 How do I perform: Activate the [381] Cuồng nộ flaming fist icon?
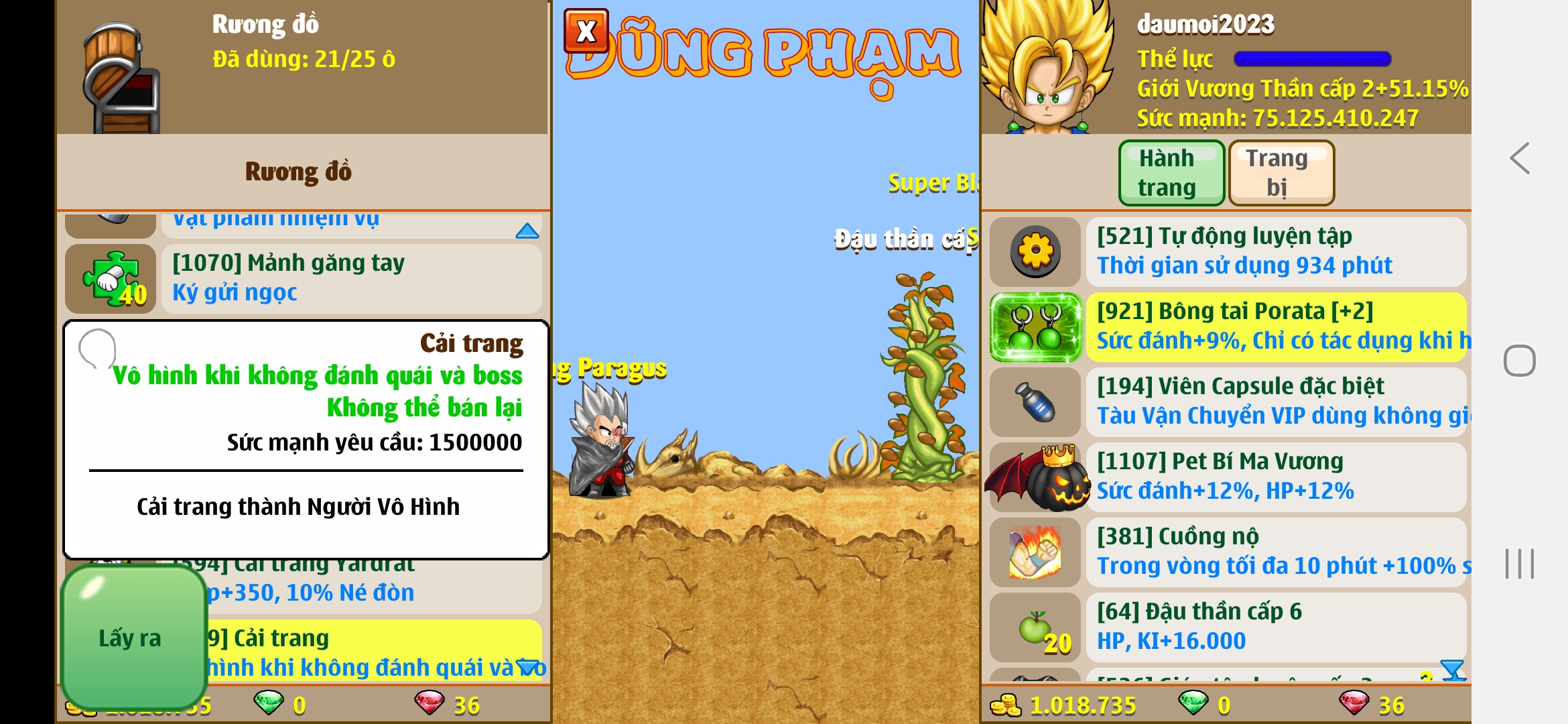(1035, 551)
